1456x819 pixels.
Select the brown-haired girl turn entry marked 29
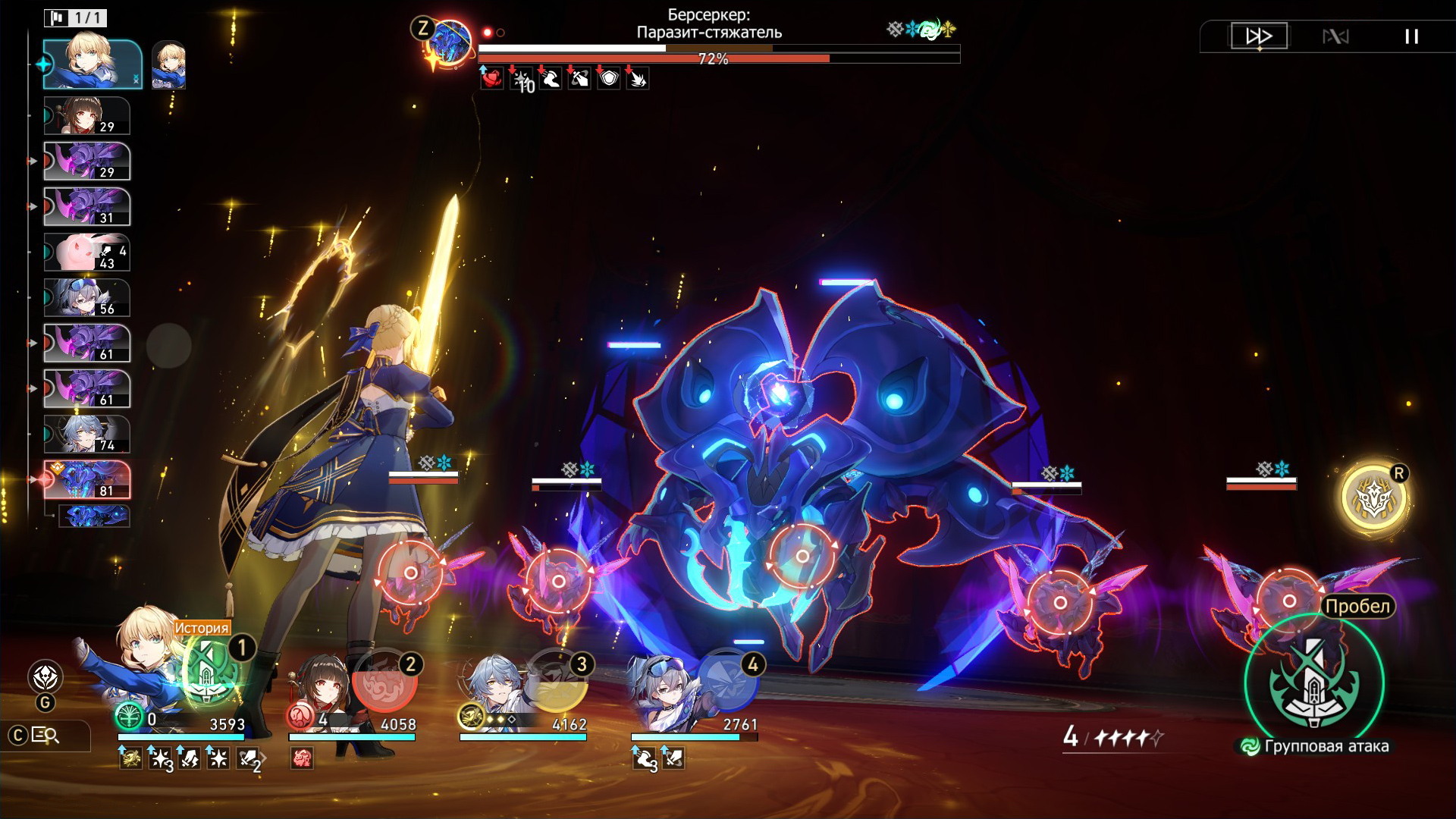(86, 116)
